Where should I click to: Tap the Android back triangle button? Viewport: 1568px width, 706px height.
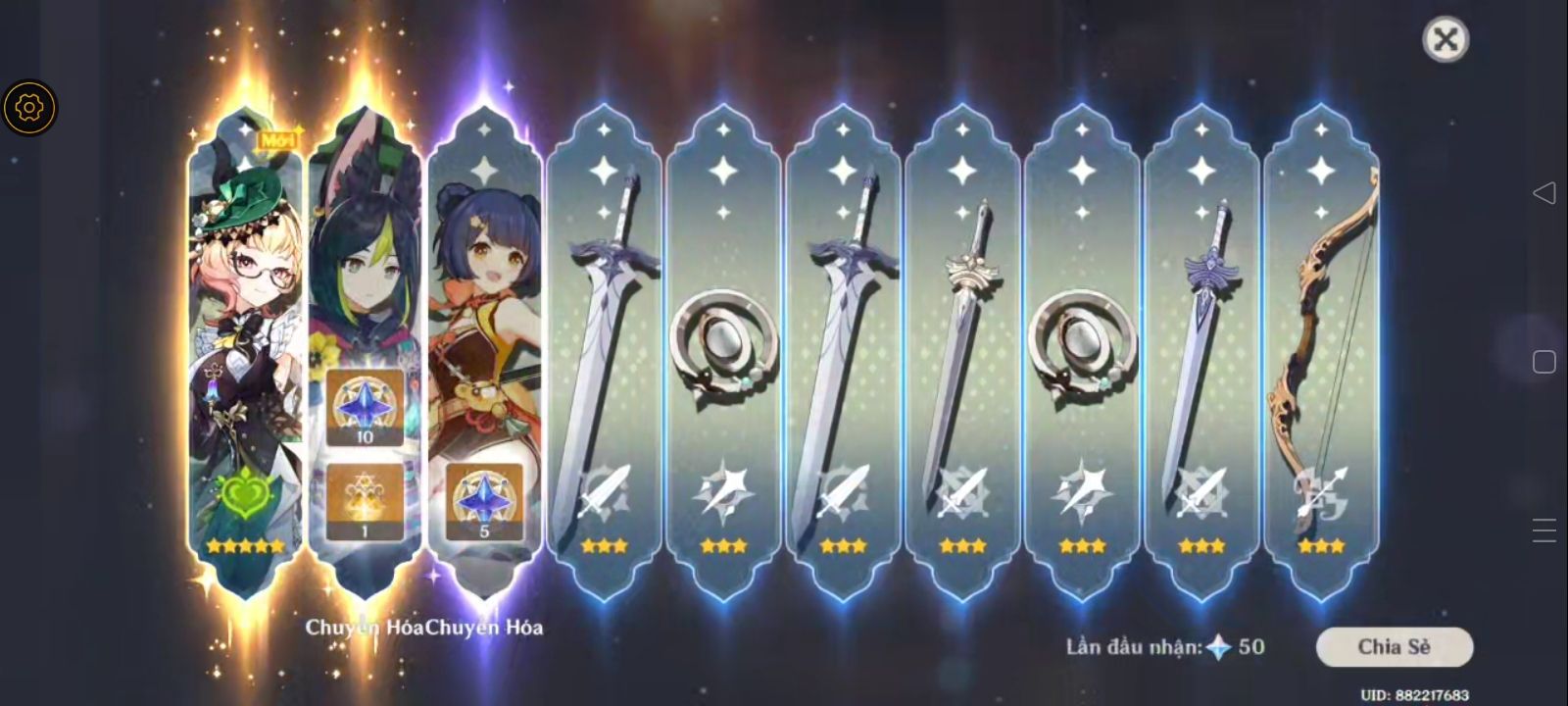tap(1543, 192)
